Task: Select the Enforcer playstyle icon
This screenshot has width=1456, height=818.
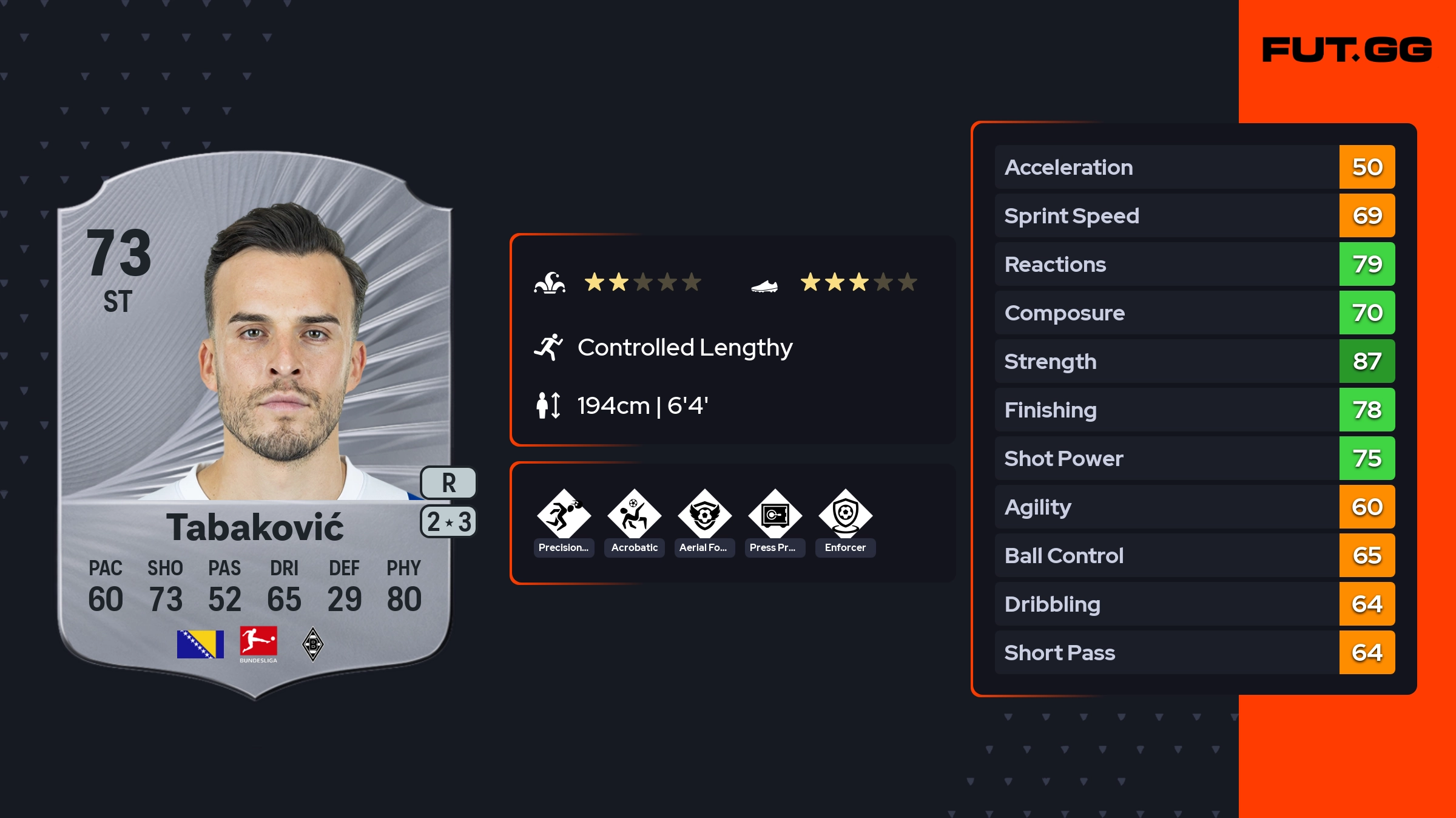Action: pos(845,515)
